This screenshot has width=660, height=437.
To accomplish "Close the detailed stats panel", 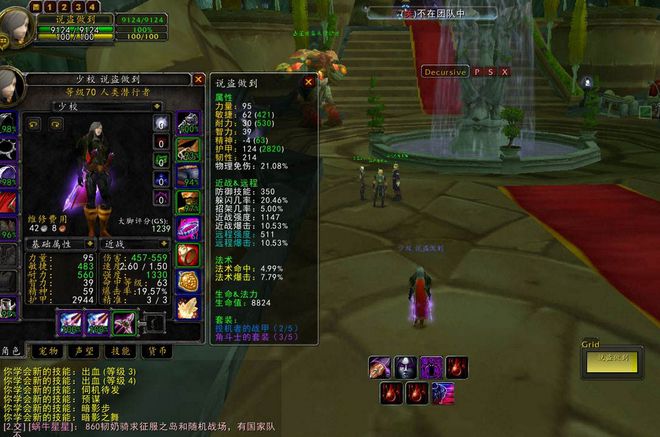I will click(x=310, y=82).
